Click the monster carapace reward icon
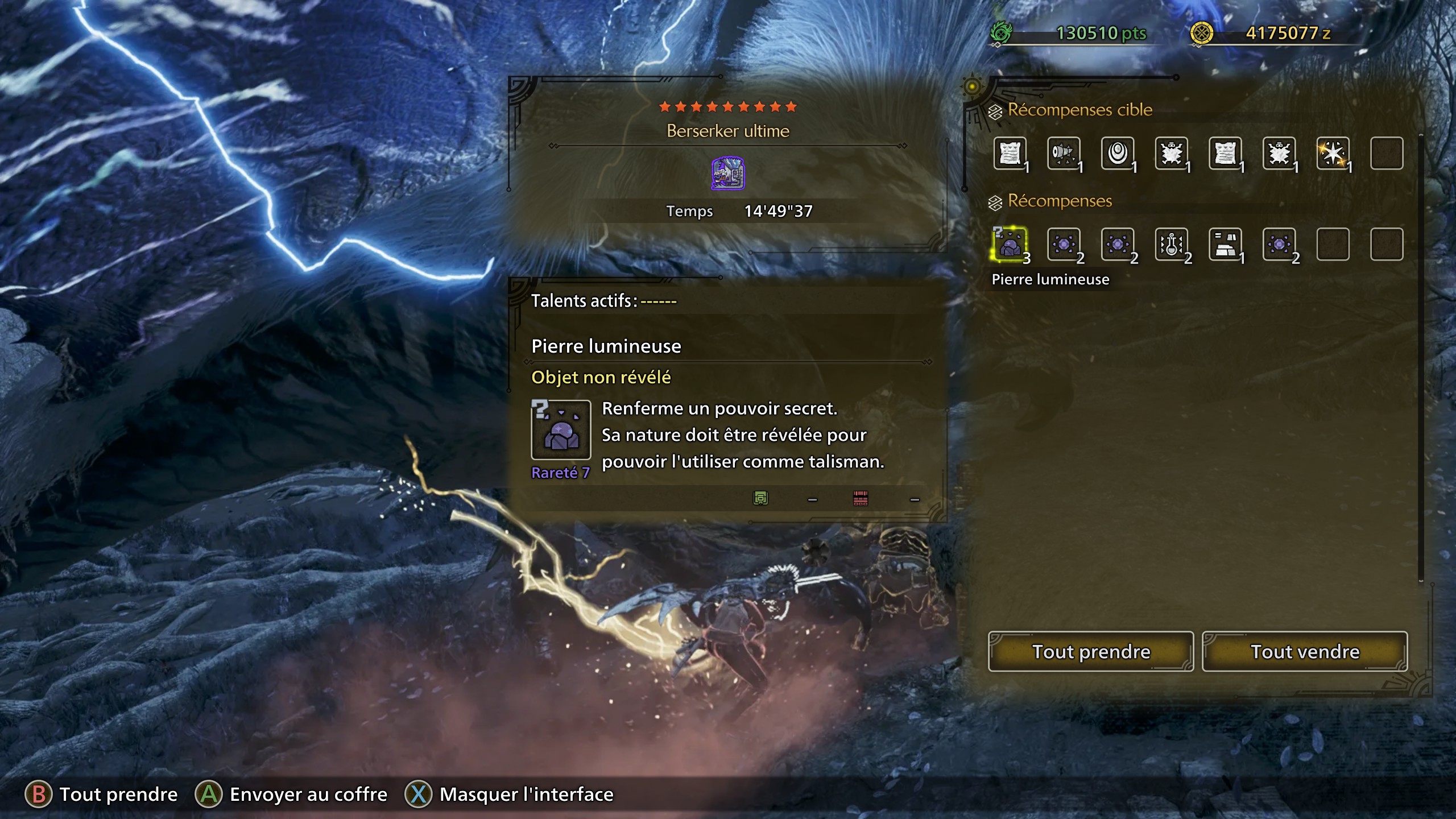1456x819 pixels. point(1172,152)
